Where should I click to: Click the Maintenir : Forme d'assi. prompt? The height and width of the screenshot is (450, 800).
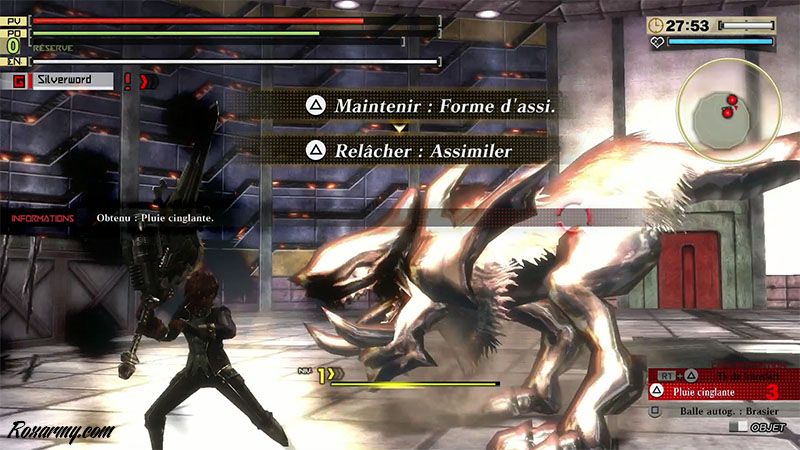430,104
